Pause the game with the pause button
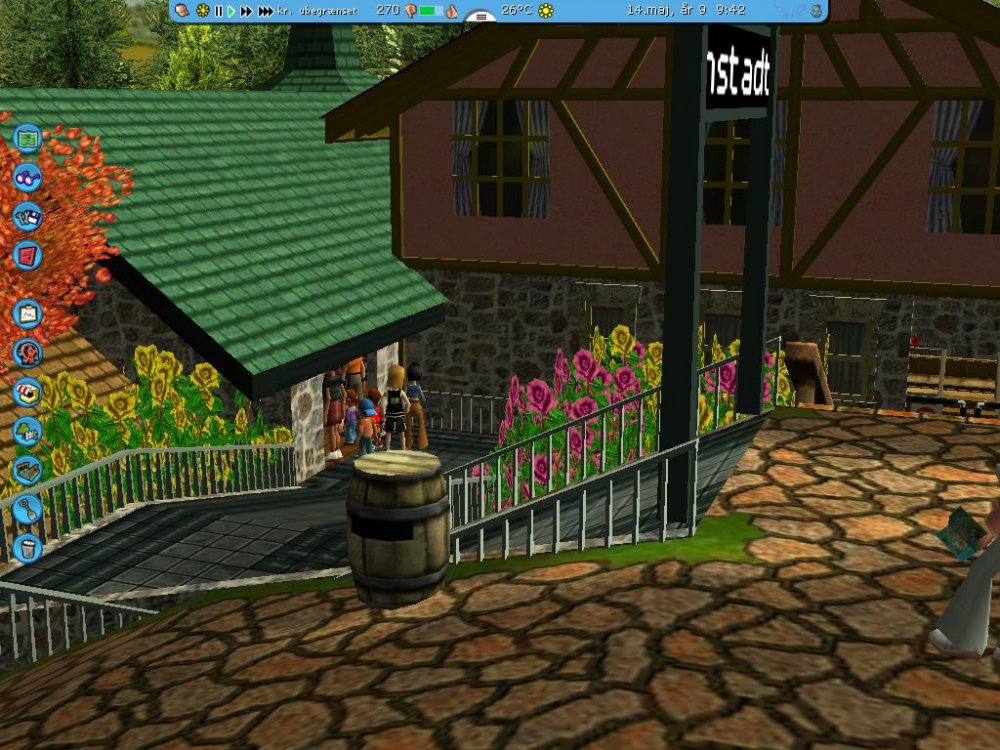The height and width of the screenshot is (750, 1000). (219, 10)
